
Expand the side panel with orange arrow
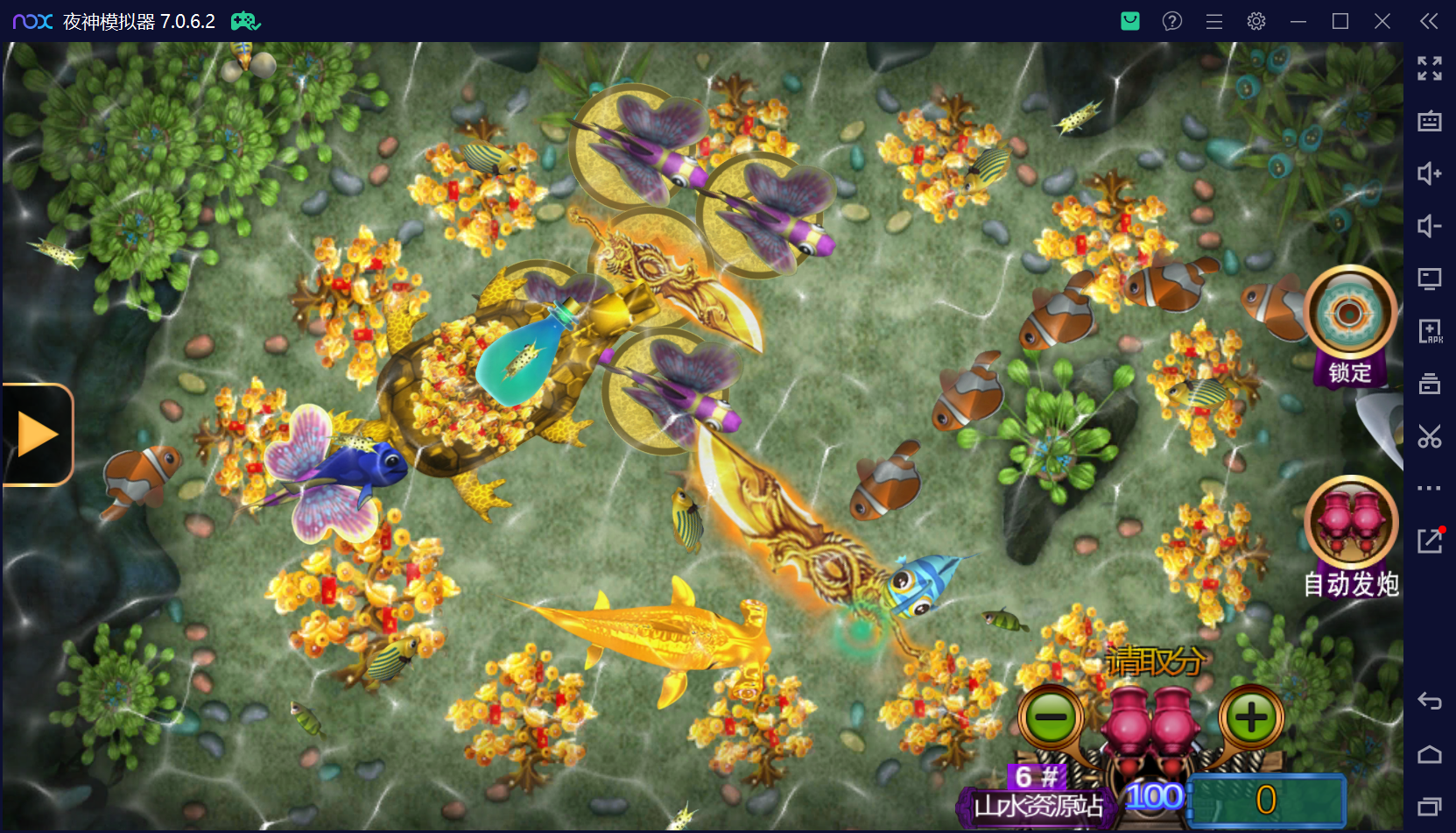click(37, 434)
